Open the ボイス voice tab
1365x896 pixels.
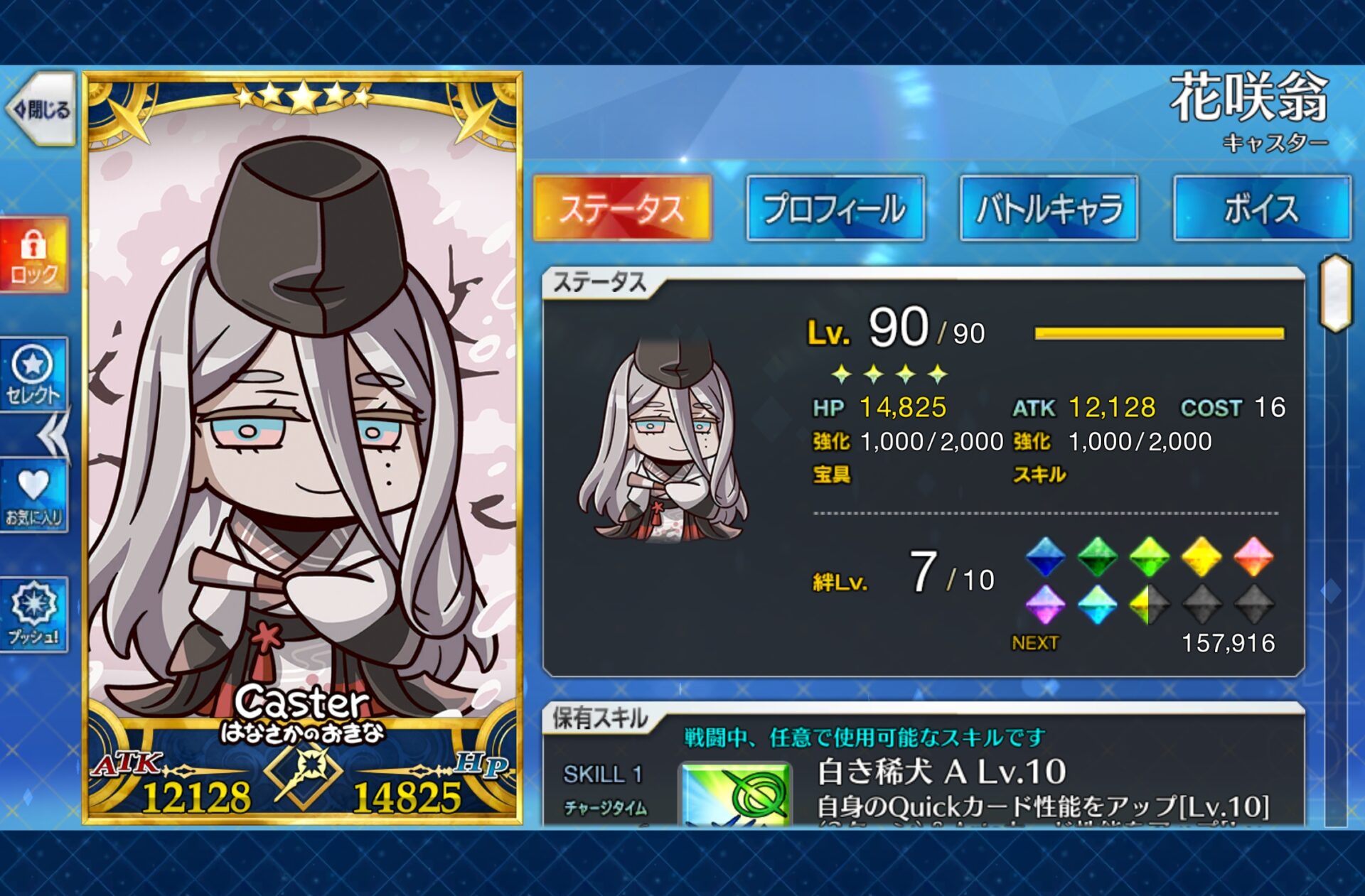[x=1262, y=208]
